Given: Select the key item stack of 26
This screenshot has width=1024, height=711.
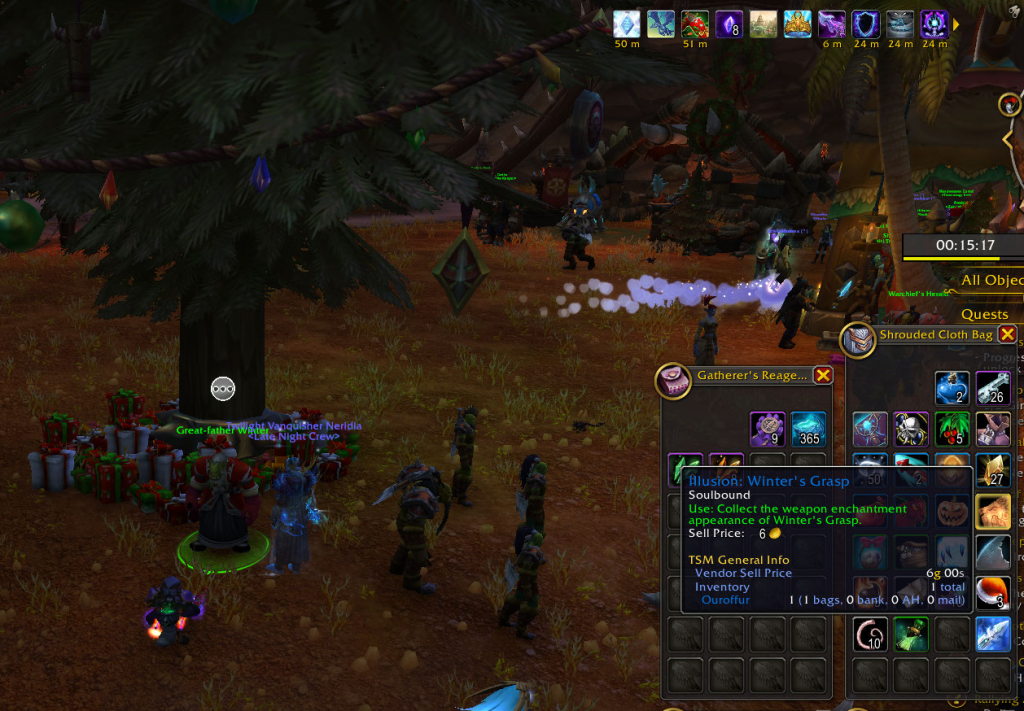Looking at the screenshot, I should [x=993, y=388].
